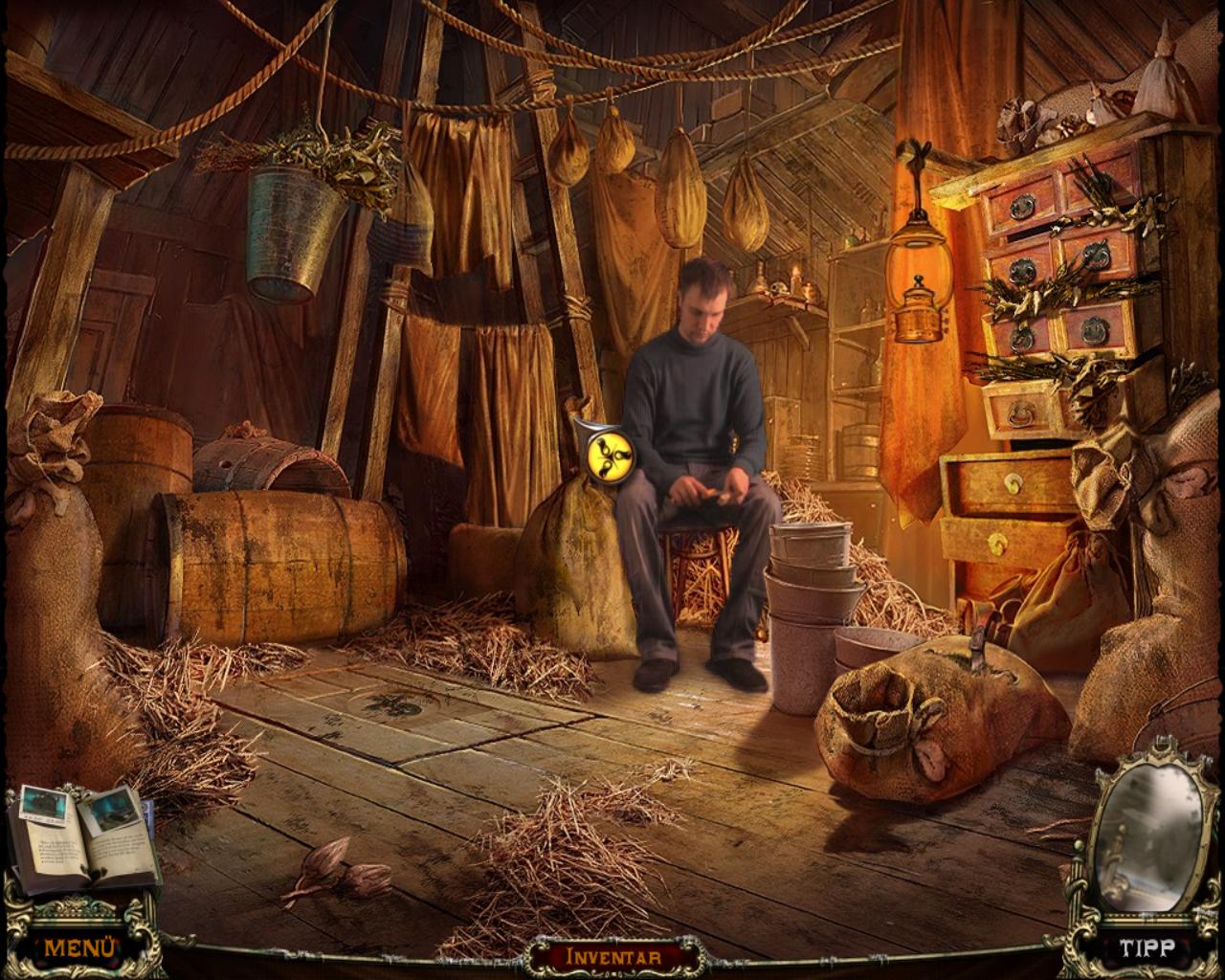Use the Tipp hint button

click(1146, 948)
